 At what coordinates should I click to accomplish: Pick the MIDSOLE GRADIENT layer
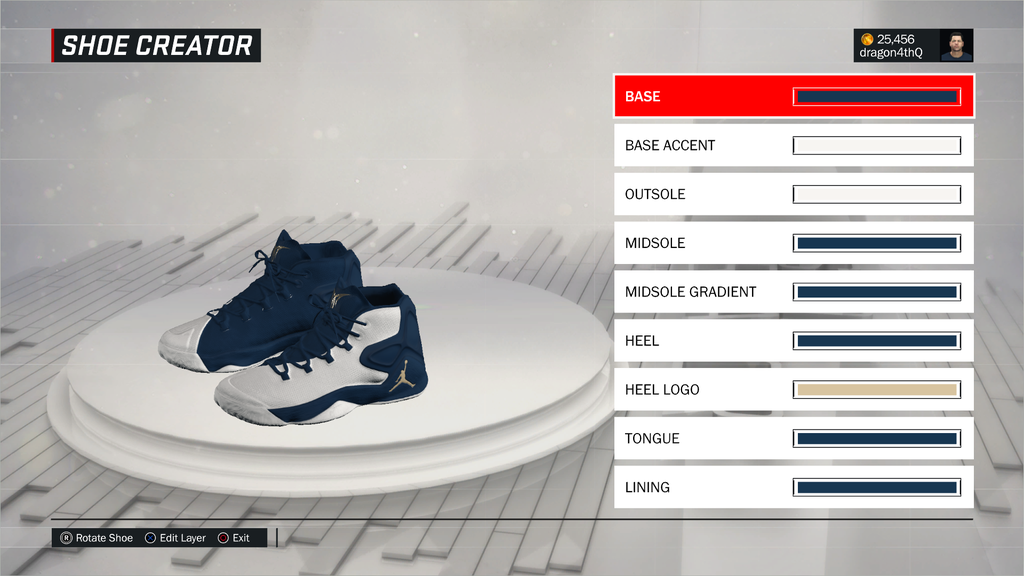[x=793, y=292]
